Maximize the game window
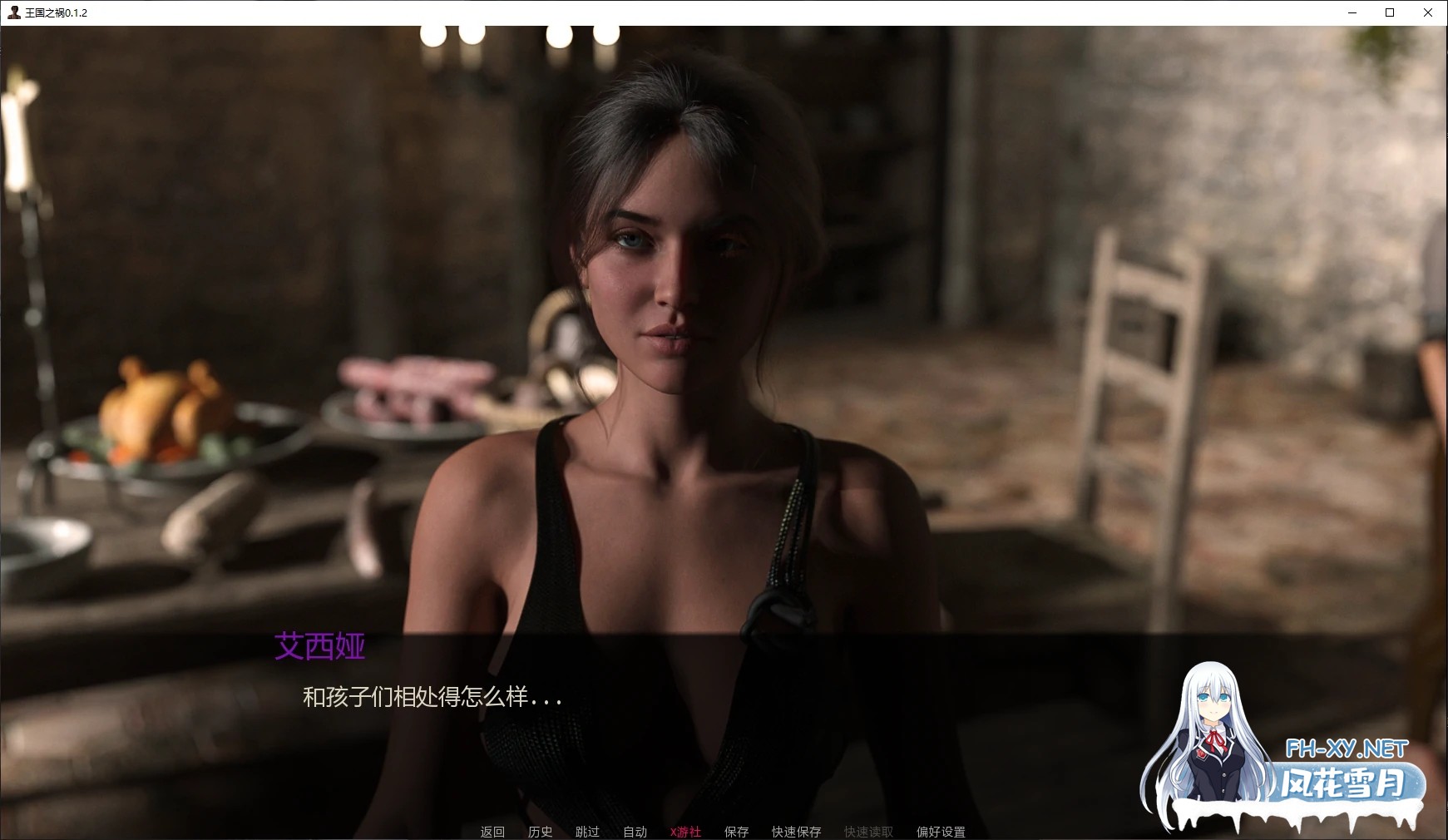Image resolution: width=1448 pixels, height=840 pixels. click(1390, 12)
